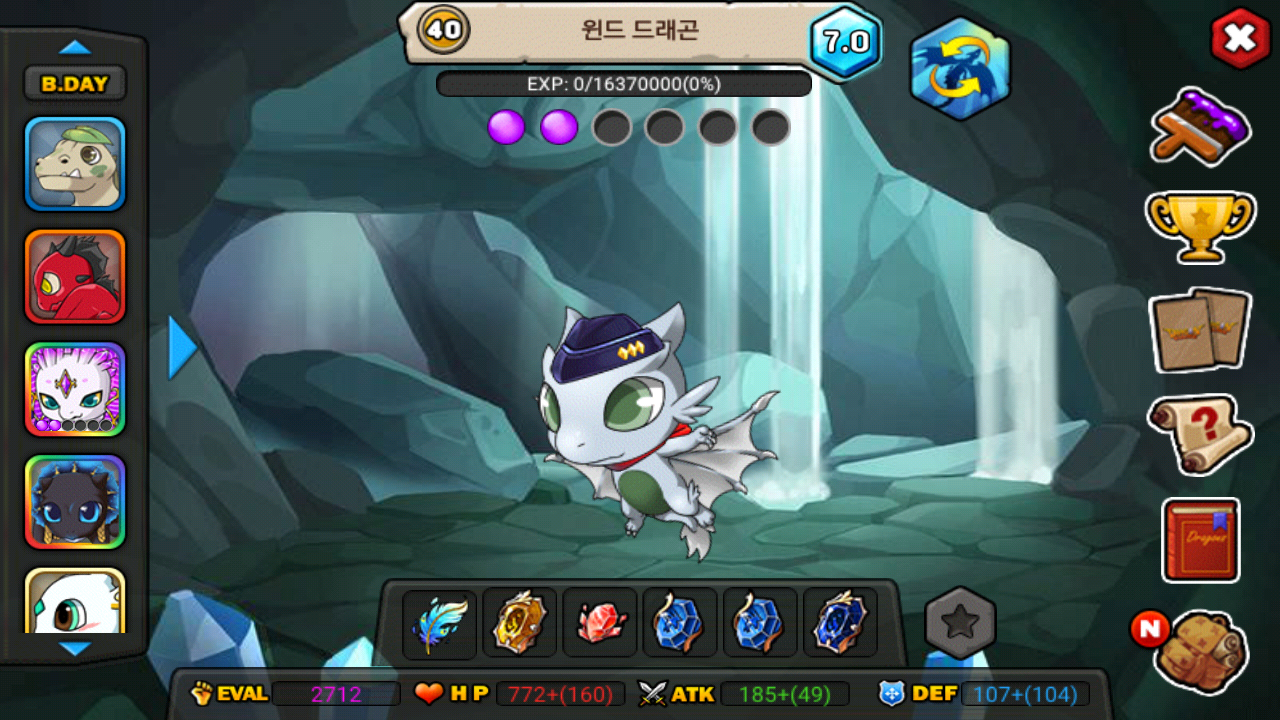Click the B.DAY sort button
This screenshot has width=1280, height=720.
tap(75, 84)
